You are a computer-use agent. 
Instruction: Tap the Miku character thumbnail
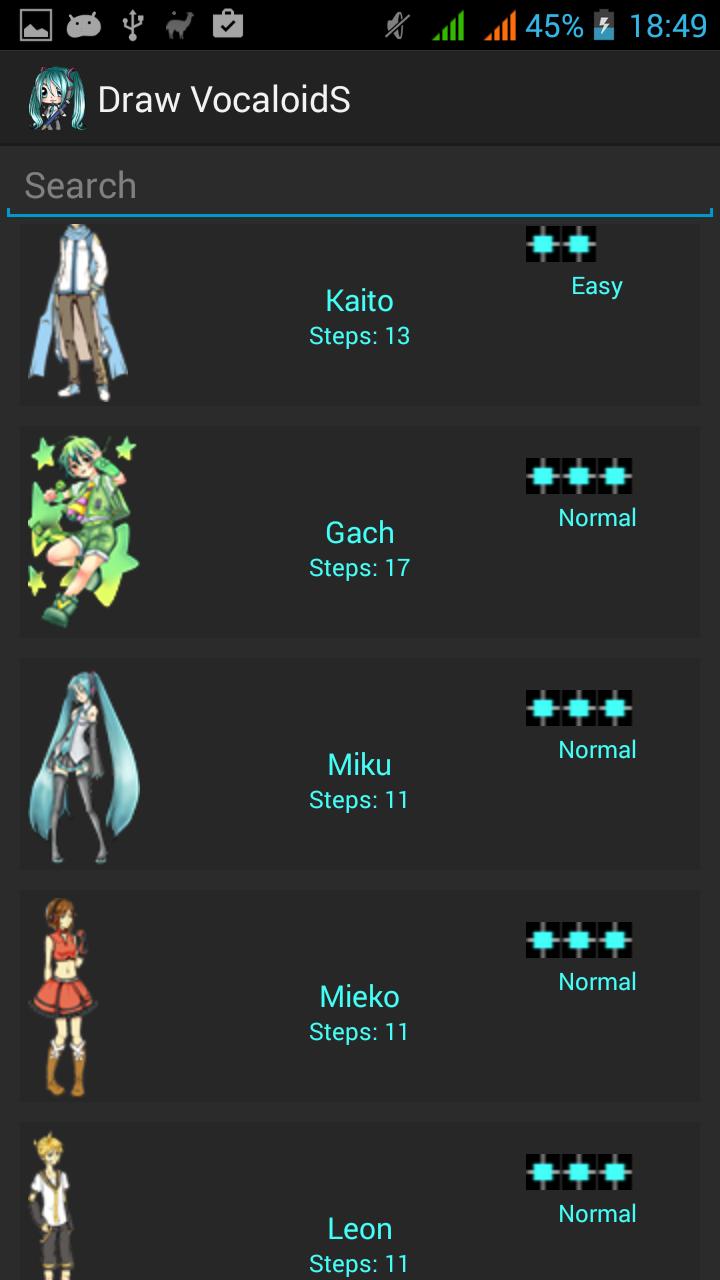(x=82, y=766)
